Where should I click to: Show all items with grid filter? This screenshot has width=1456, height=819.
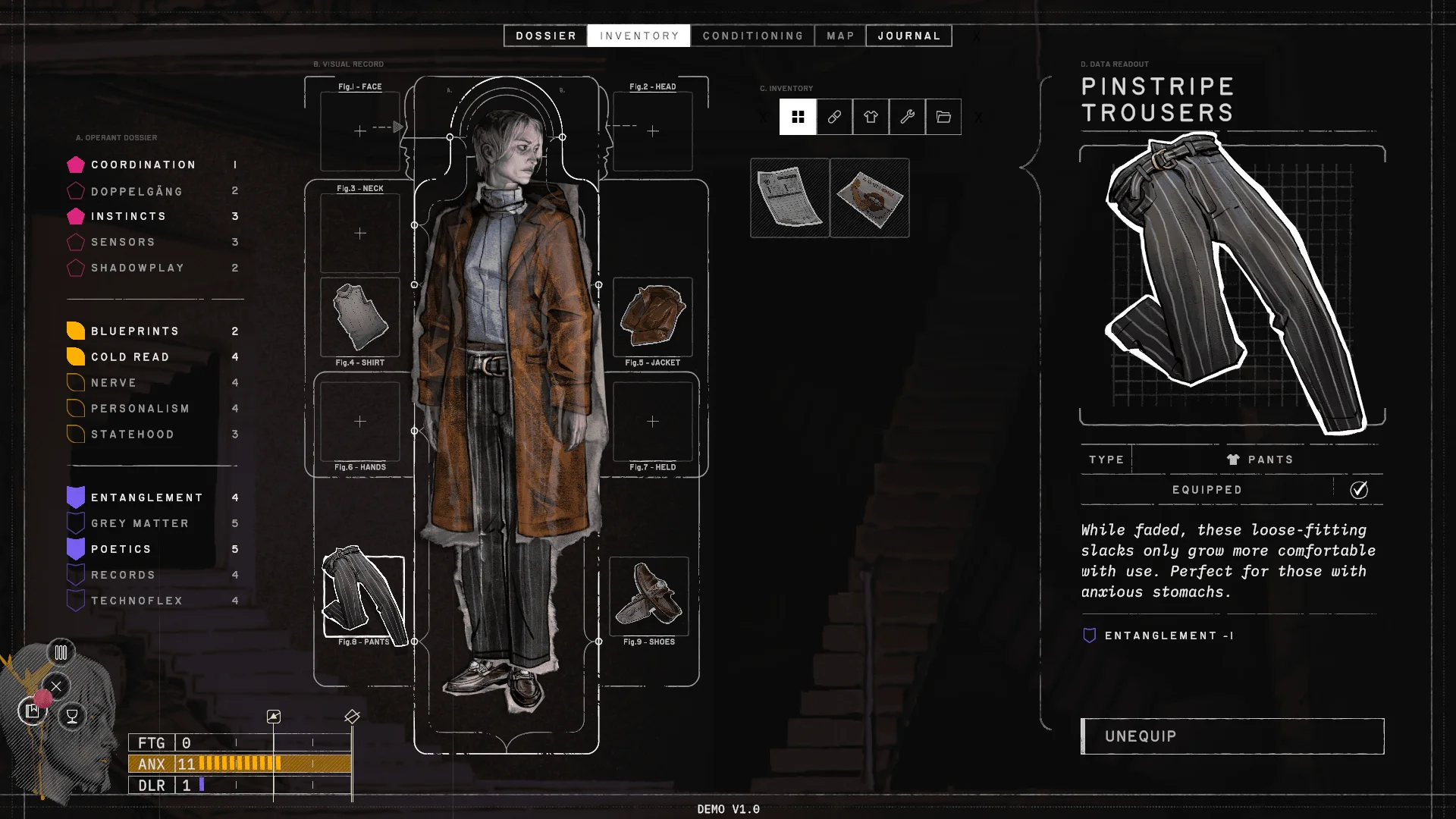[798, 117]
